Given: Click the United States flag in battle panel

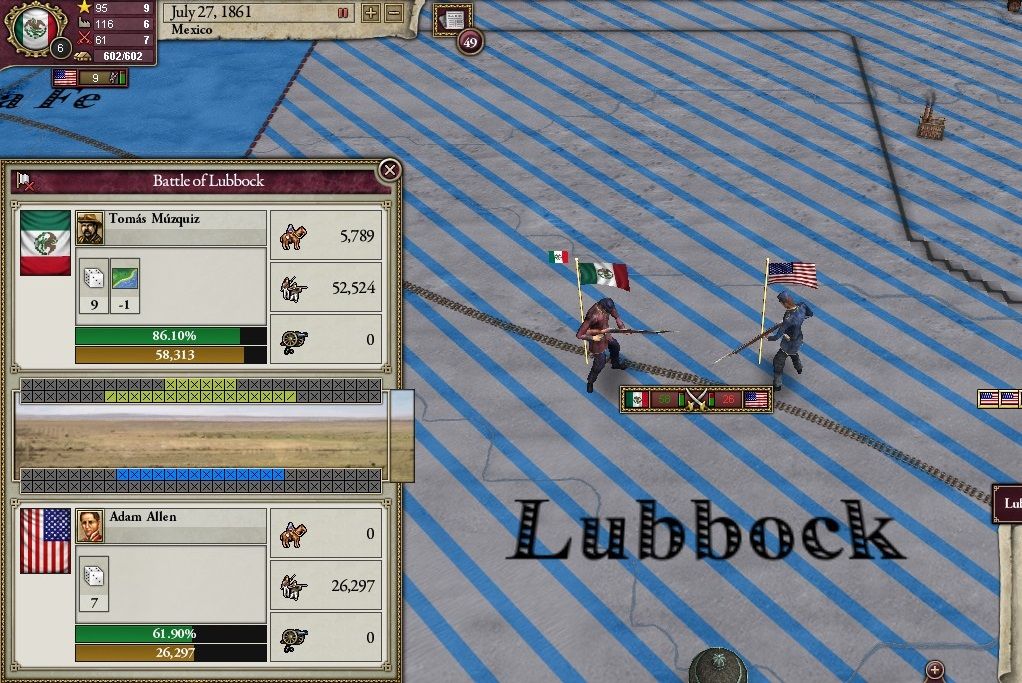Looking at the screenshot, I should (x=45, y=540).
